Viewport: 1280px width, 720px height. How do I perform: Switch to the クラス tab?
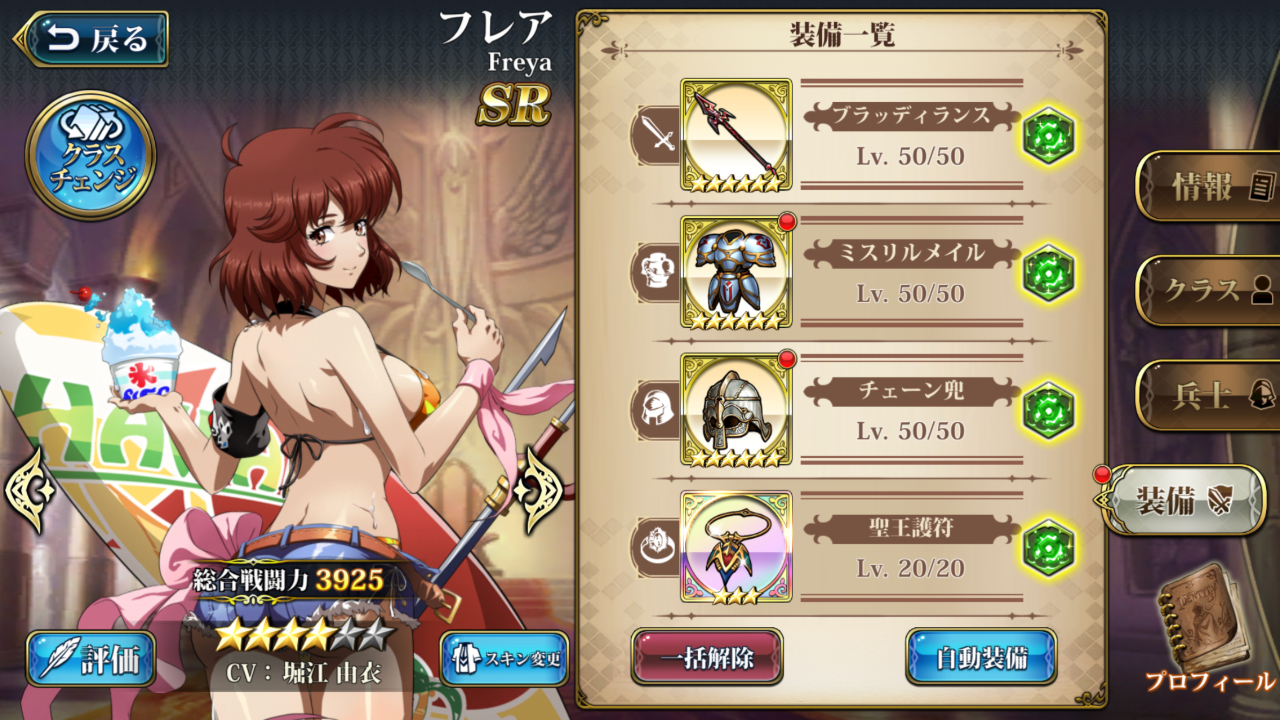[1210, 291]
